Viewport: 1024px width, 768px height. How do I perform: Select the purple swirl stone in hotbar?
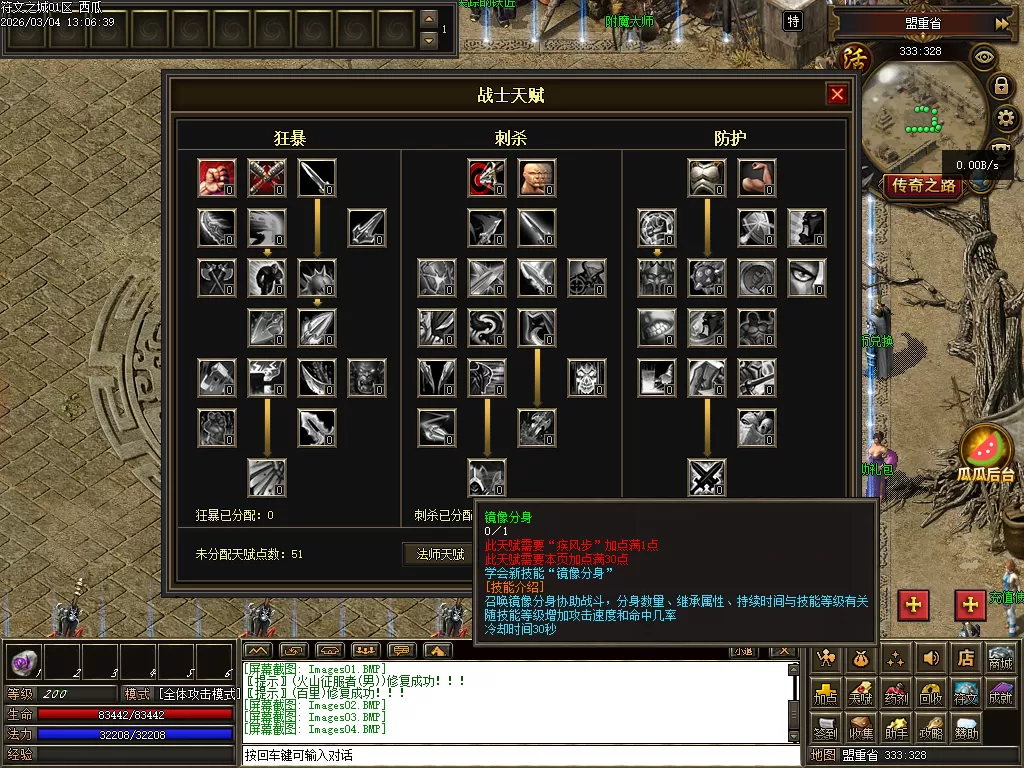25,661
